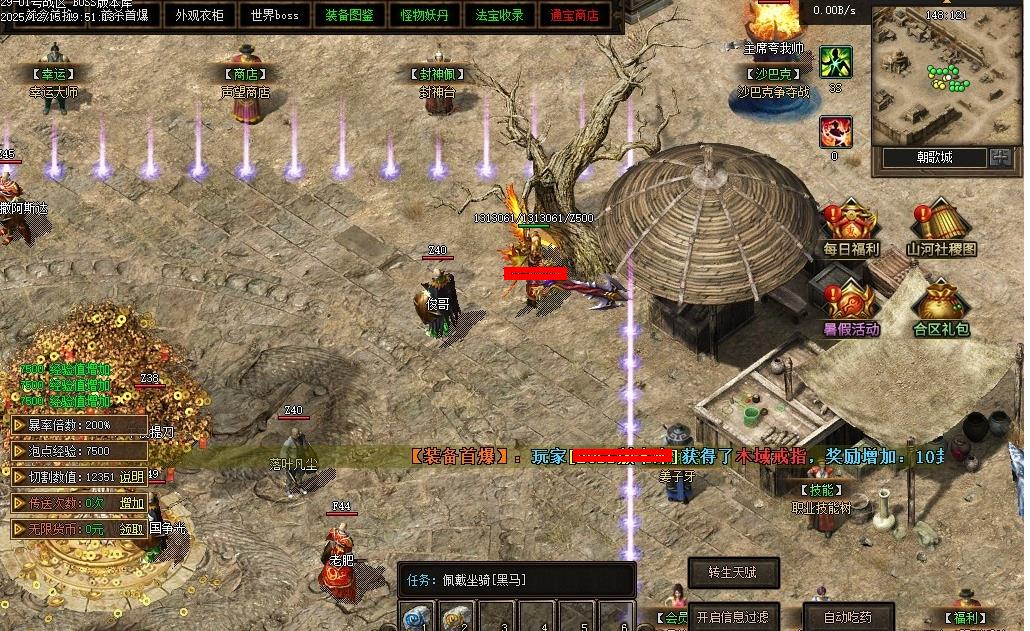Viewport: 1030px width, 631px height.
Task: Toggle 开启信息过滤 message filter
Action: point(732,617)
